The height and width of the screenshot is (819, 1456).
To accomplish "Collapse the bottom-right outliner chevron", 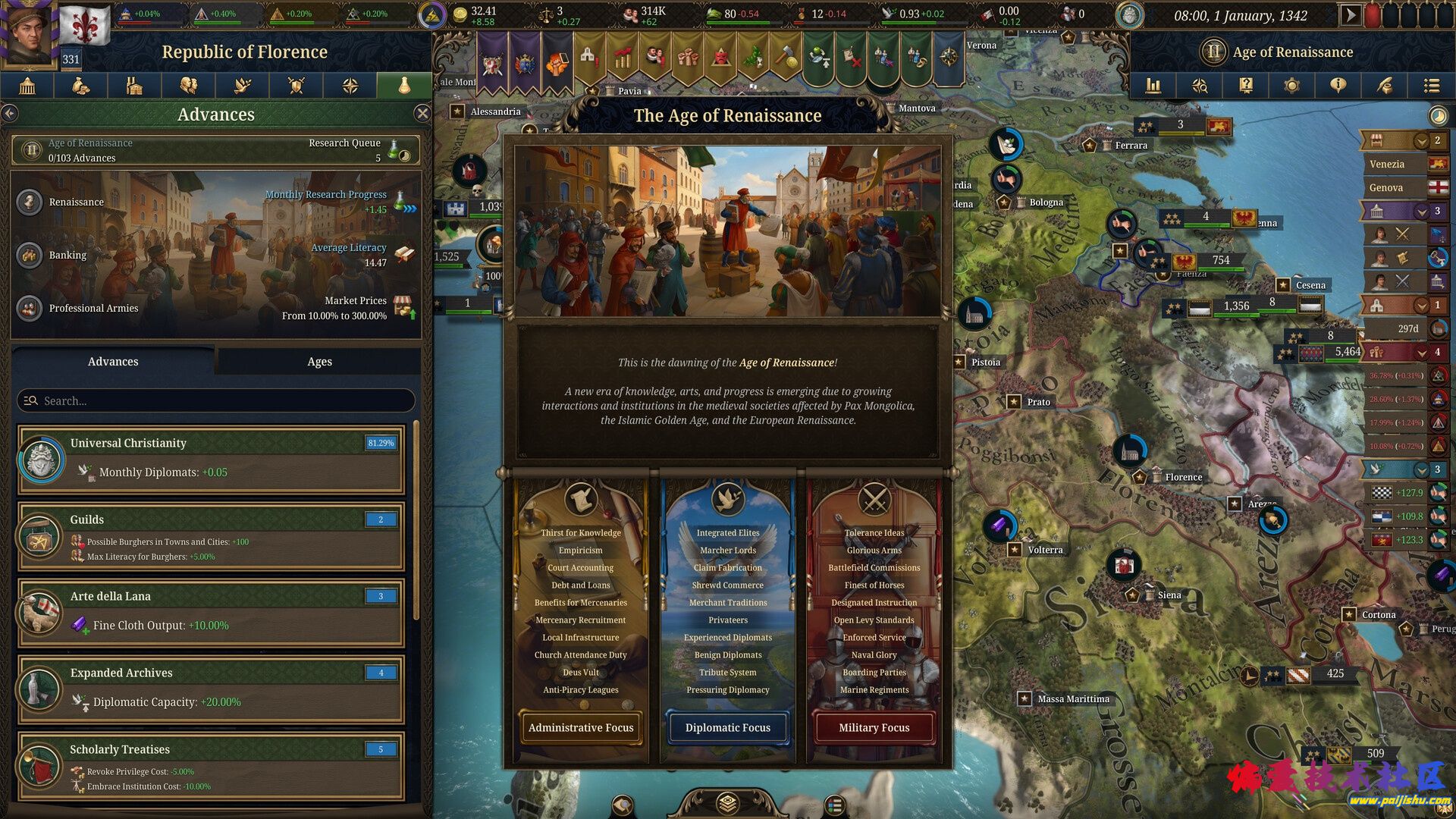I will point(1422,470).
